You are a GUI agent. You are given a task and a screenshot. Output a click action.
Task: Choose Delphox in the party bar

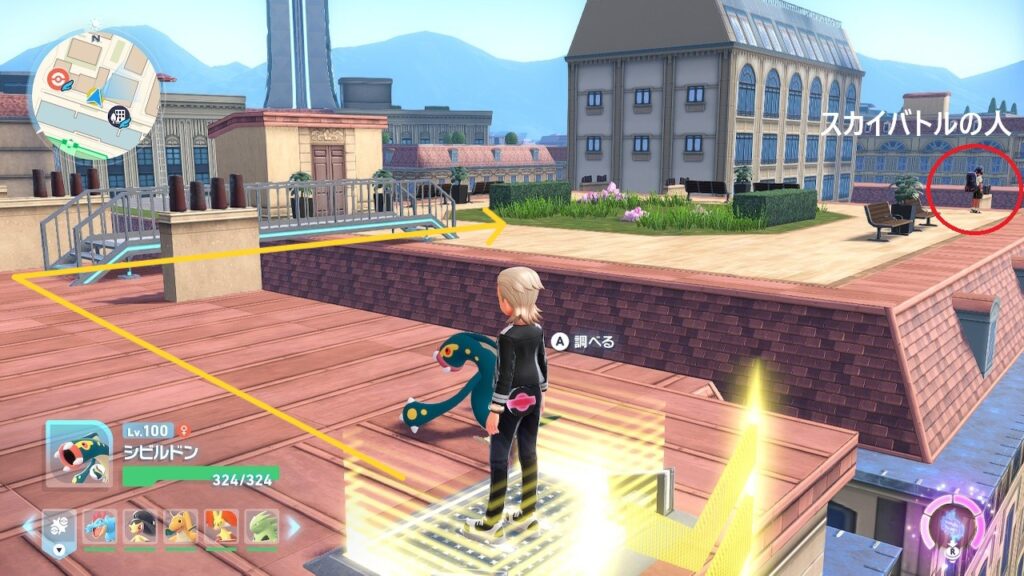pyautogui.click(x=221, y=526)
